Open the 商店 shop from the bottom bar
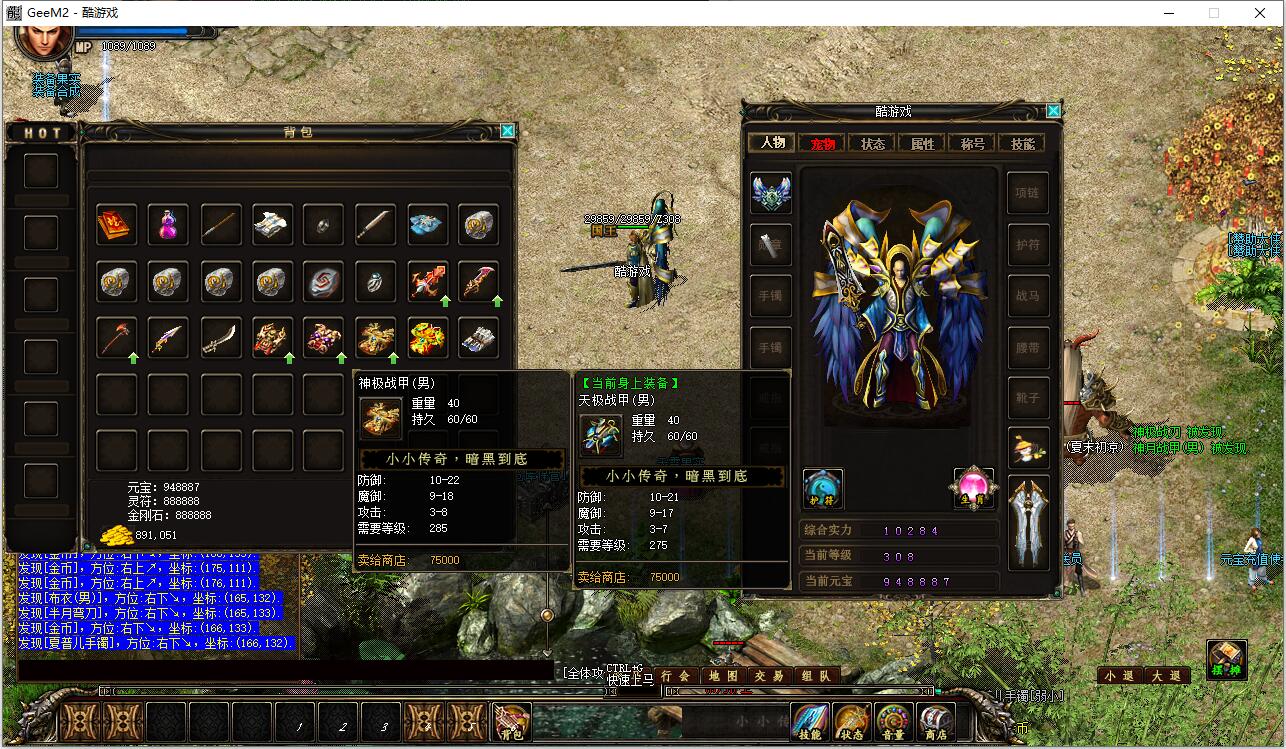 [936, 722]
